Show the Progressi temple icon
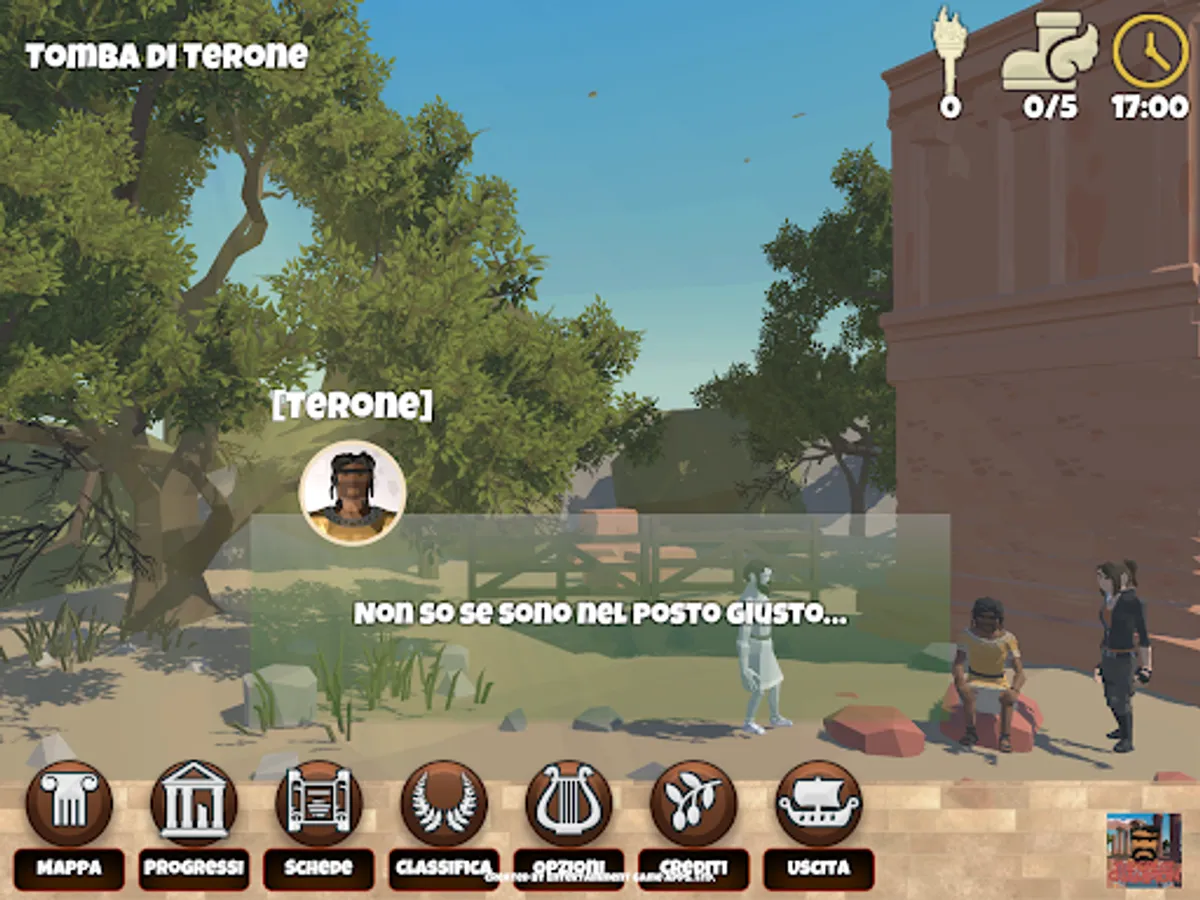Viewport: 1200px width, 900px height. [x=194, y=803]
